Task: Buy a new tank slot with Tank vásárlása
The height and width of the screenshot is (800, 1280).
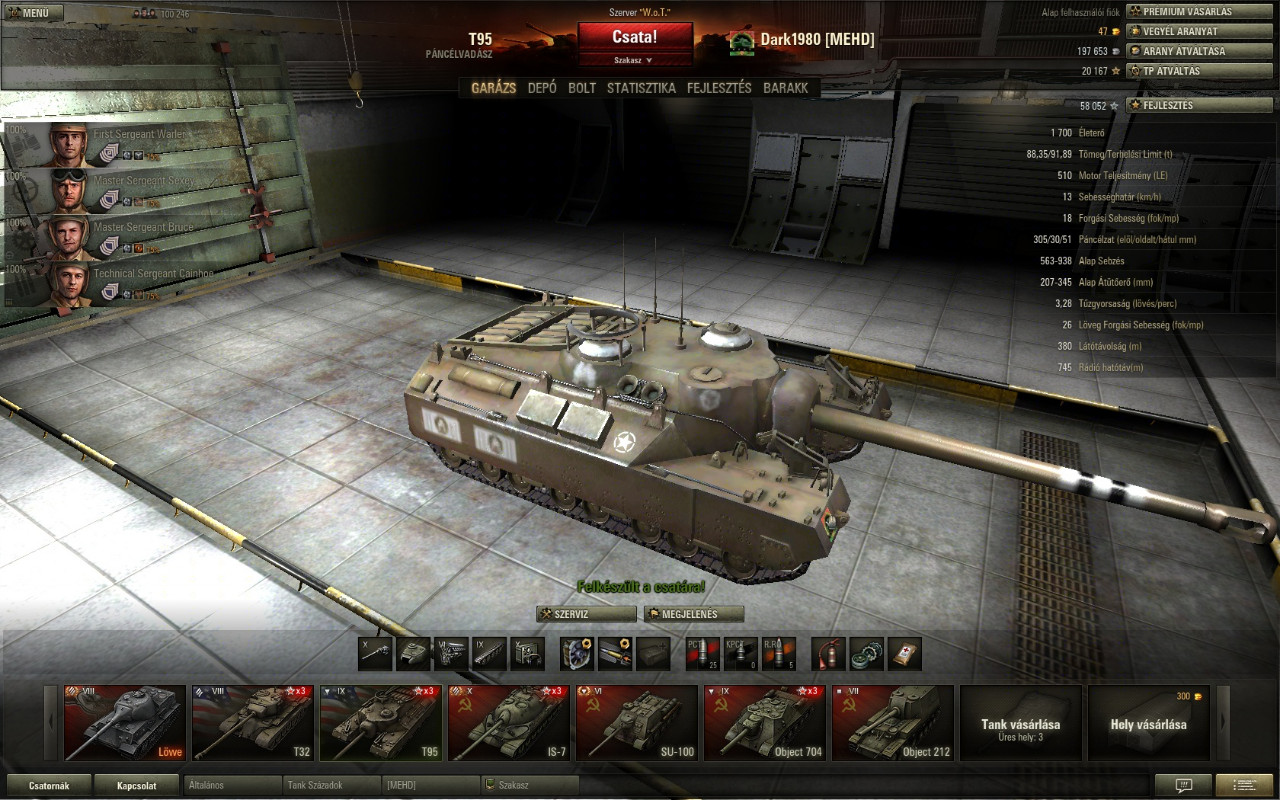Action: pos(1020,722)
